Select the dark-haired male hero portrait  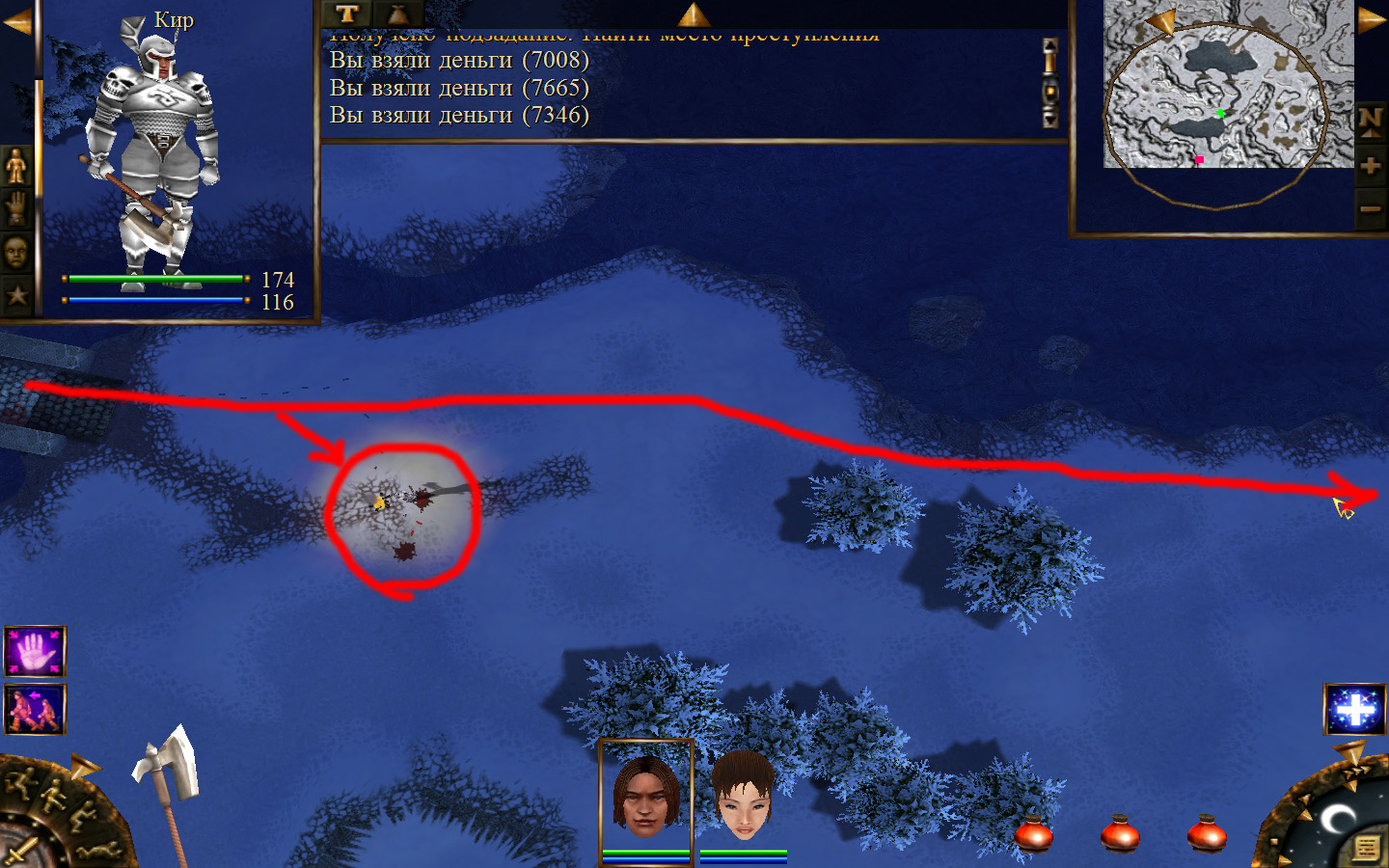(x=646, y=797)
